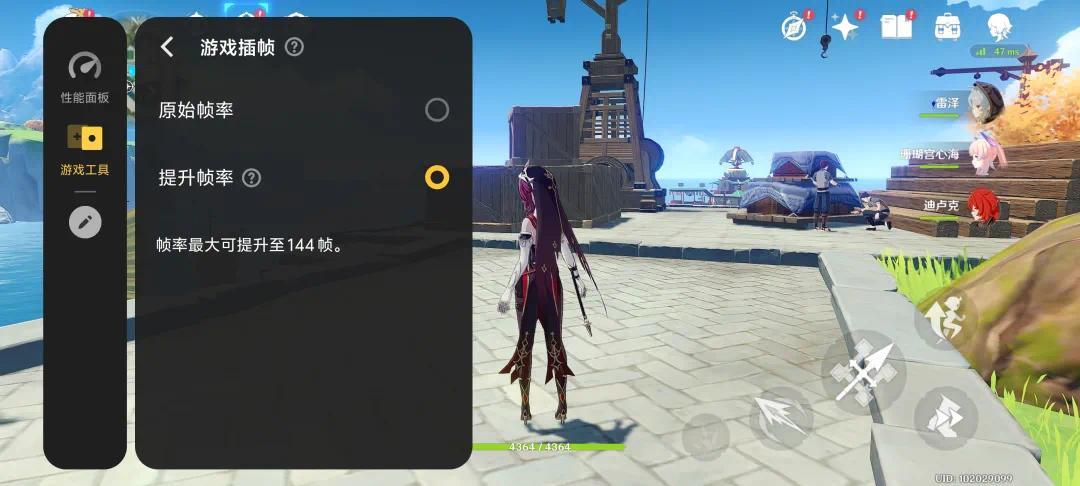Switch to the 性能面板 tab

[x=85, y=78]
